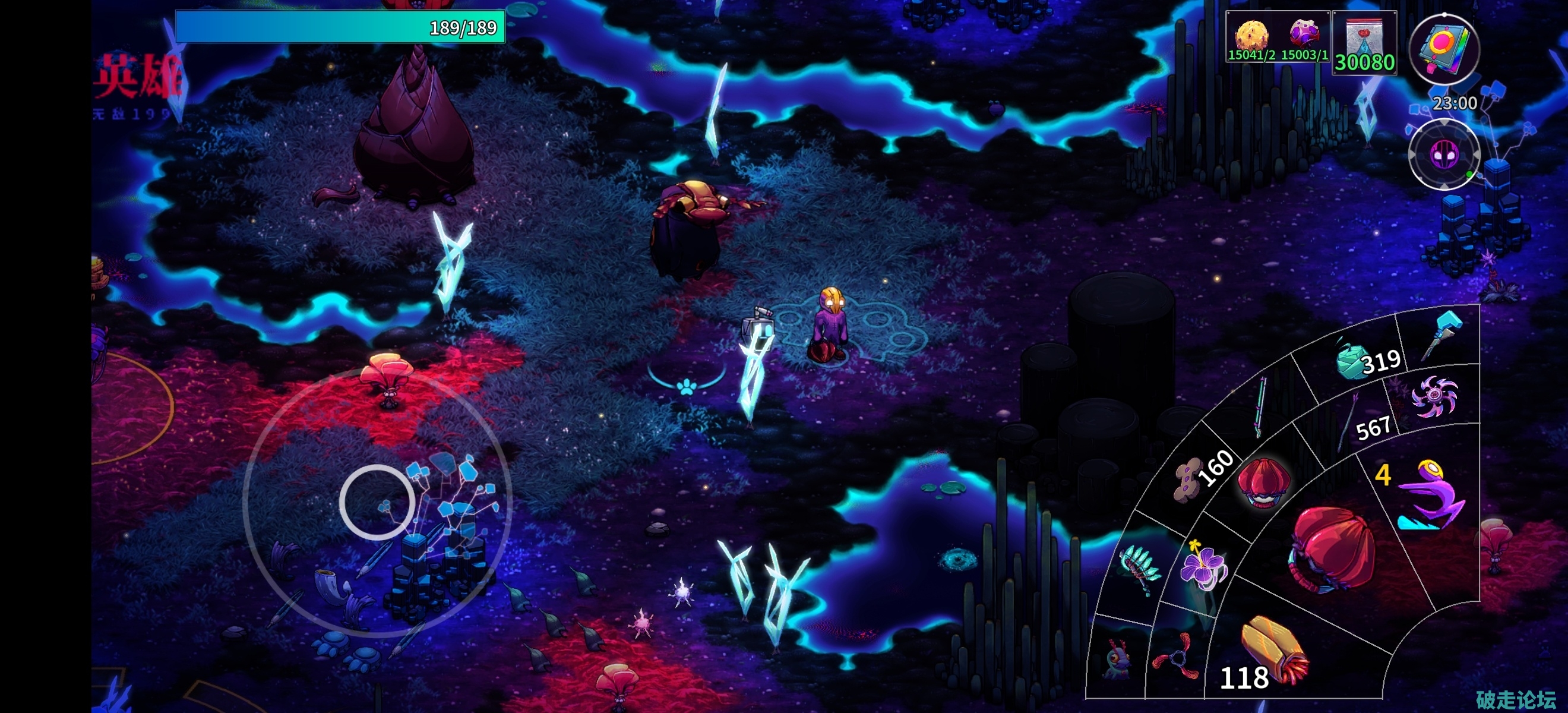Select the purple flower item slot

[x=1202, y=565]
